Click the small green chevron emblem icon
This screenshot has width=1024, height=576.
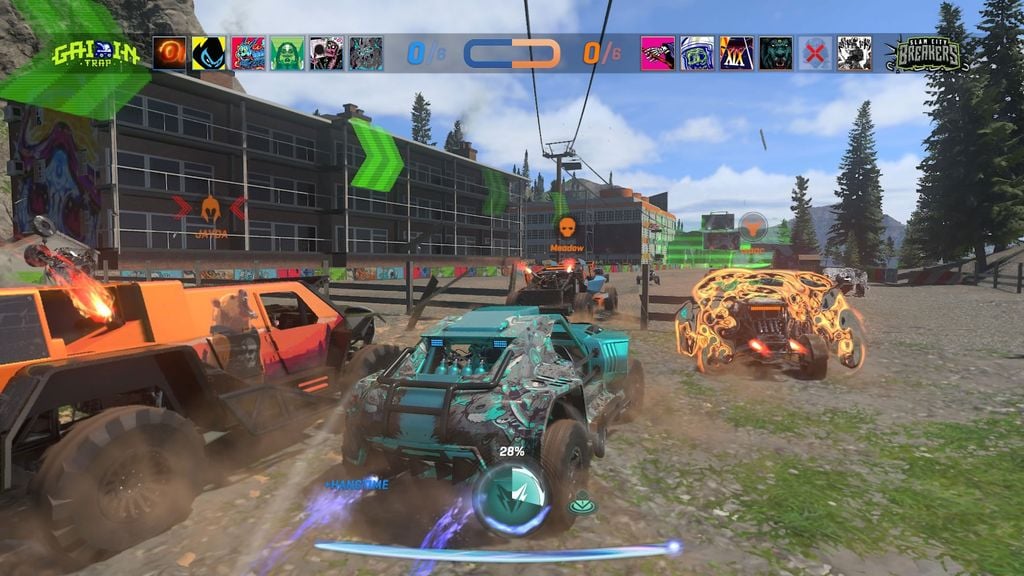582,506
